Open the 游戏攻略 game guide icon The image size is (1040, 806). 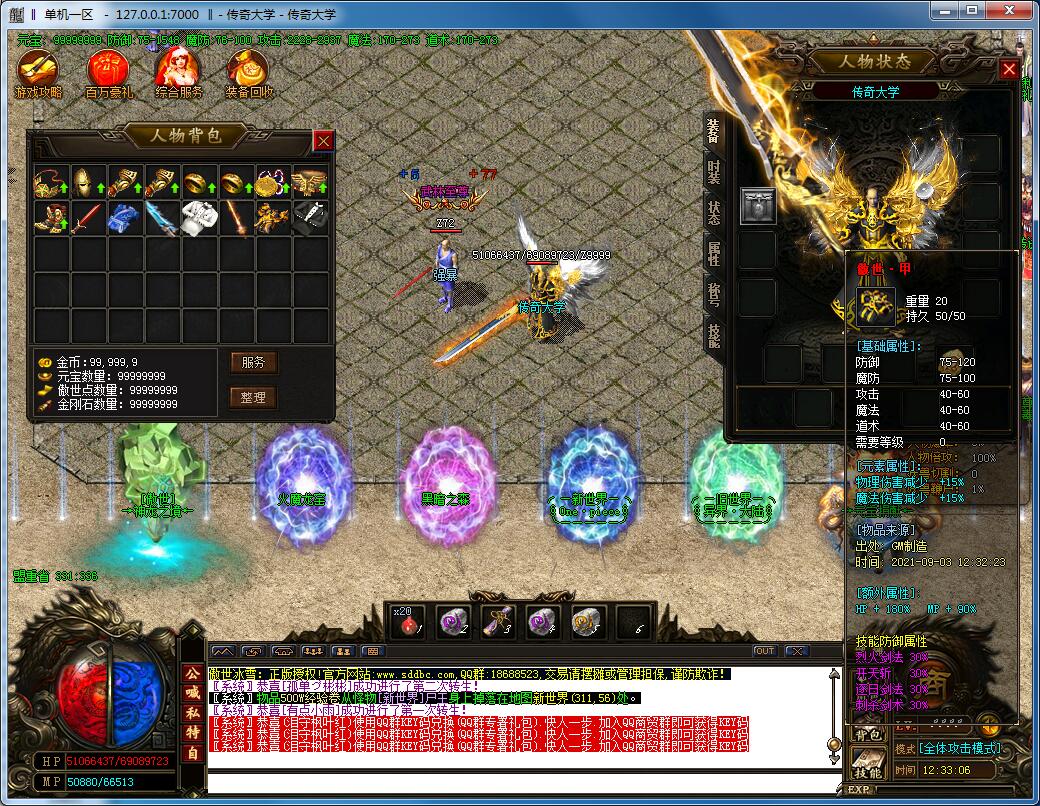38,72
